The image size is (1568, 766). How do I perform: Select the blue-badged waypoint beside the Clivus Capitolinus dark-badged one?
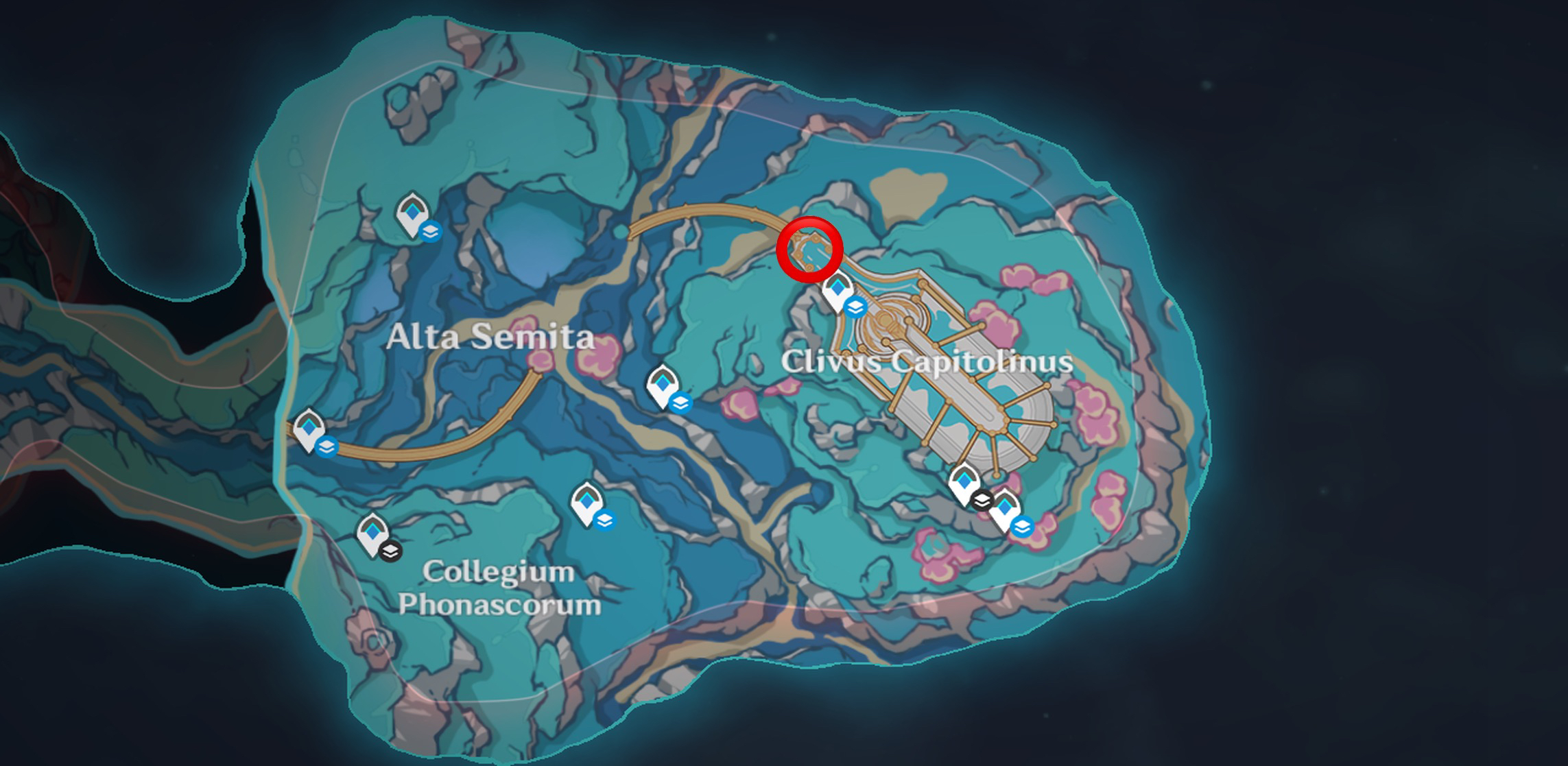click(1005, 510)
